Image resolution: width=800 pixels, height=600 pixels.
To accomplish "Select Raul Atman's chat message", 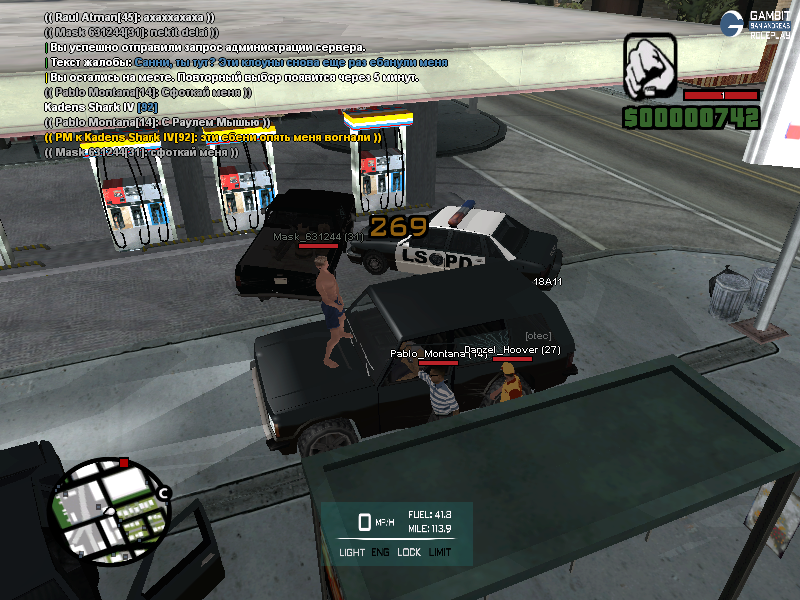I will coord(129,17).
